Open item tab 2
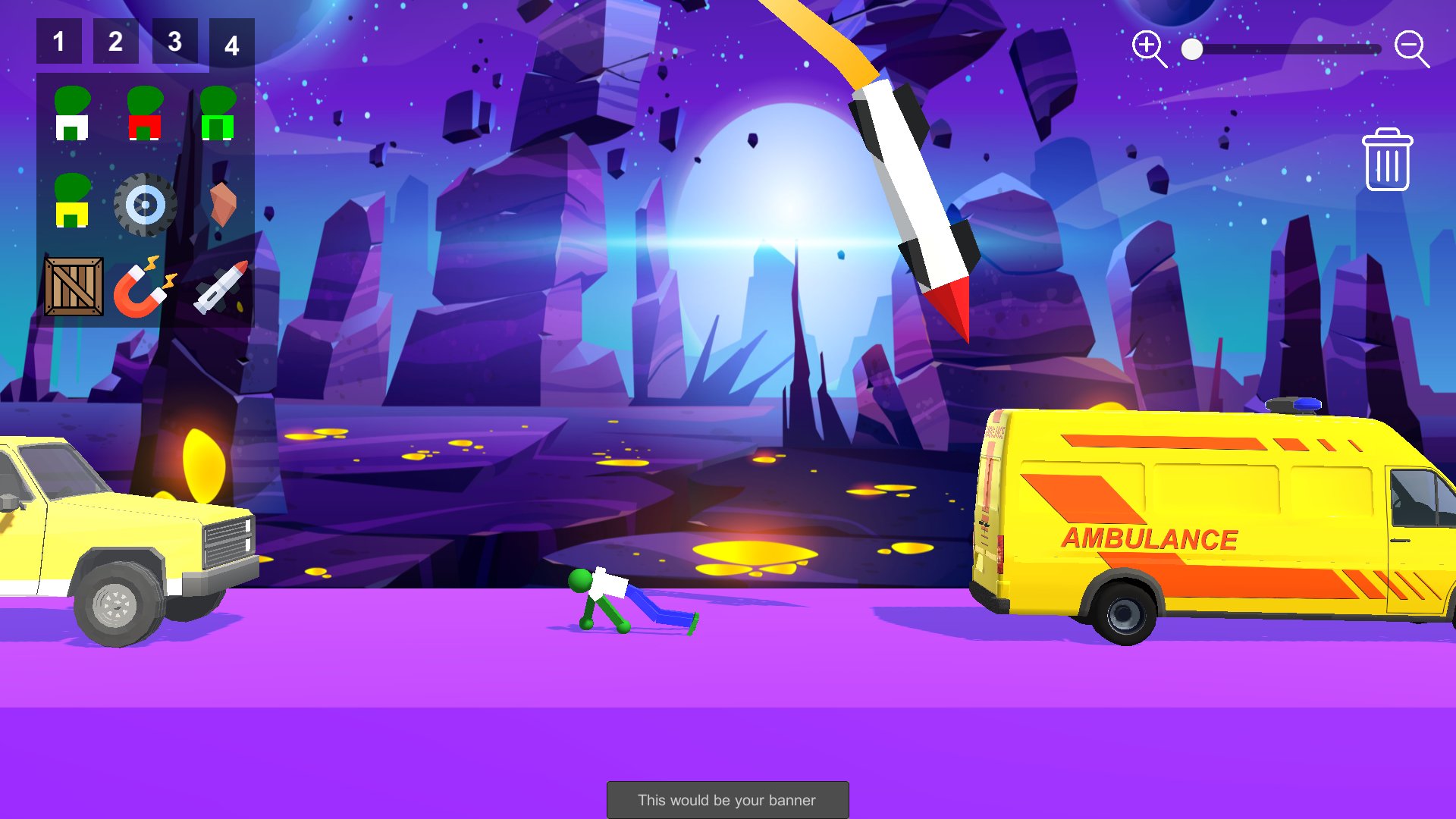Image resolution: width=1456 pixels, height=819 pixels. coord(115,42)
